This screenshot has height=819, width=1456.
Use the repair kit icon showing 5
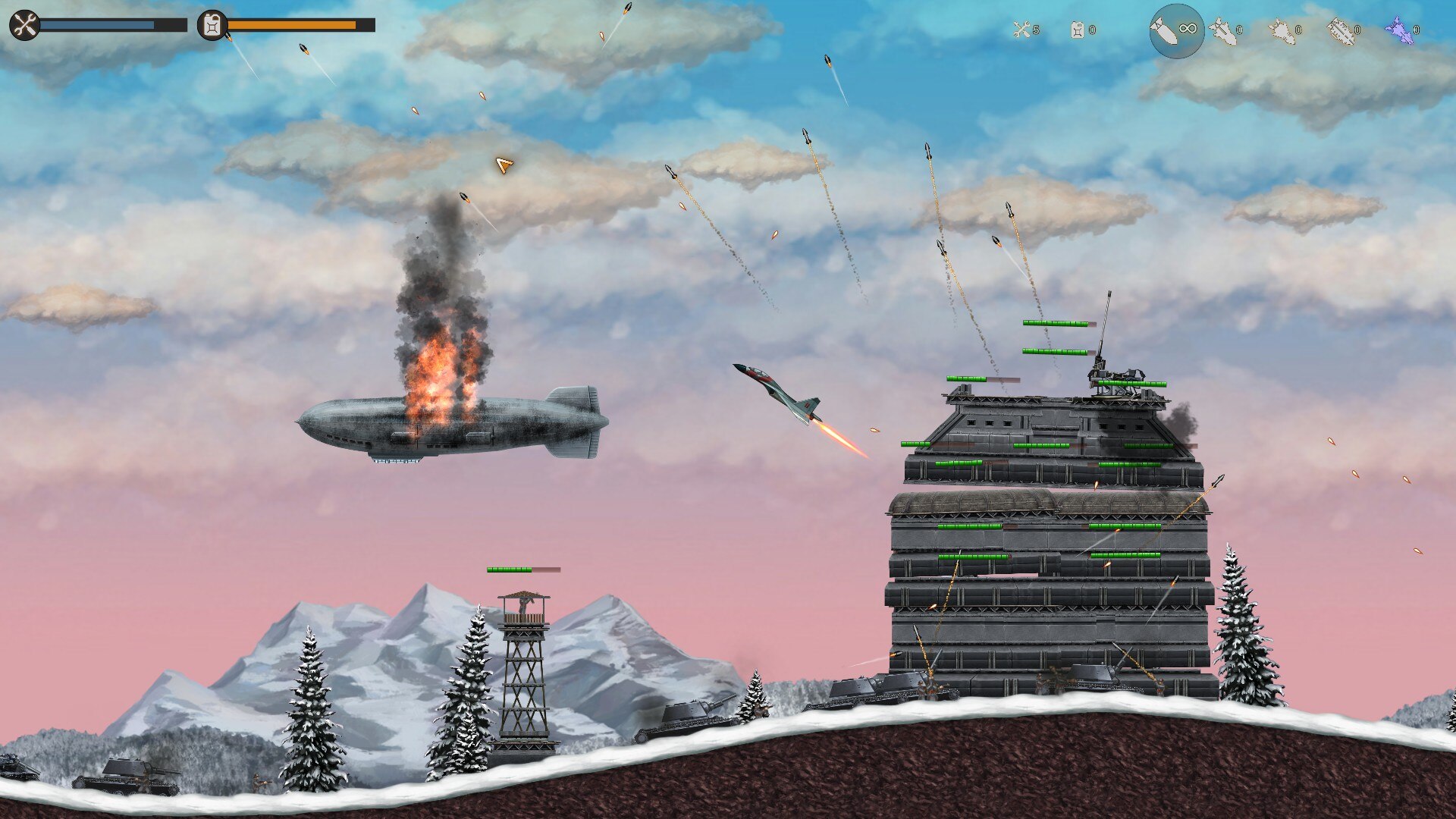1022,30
